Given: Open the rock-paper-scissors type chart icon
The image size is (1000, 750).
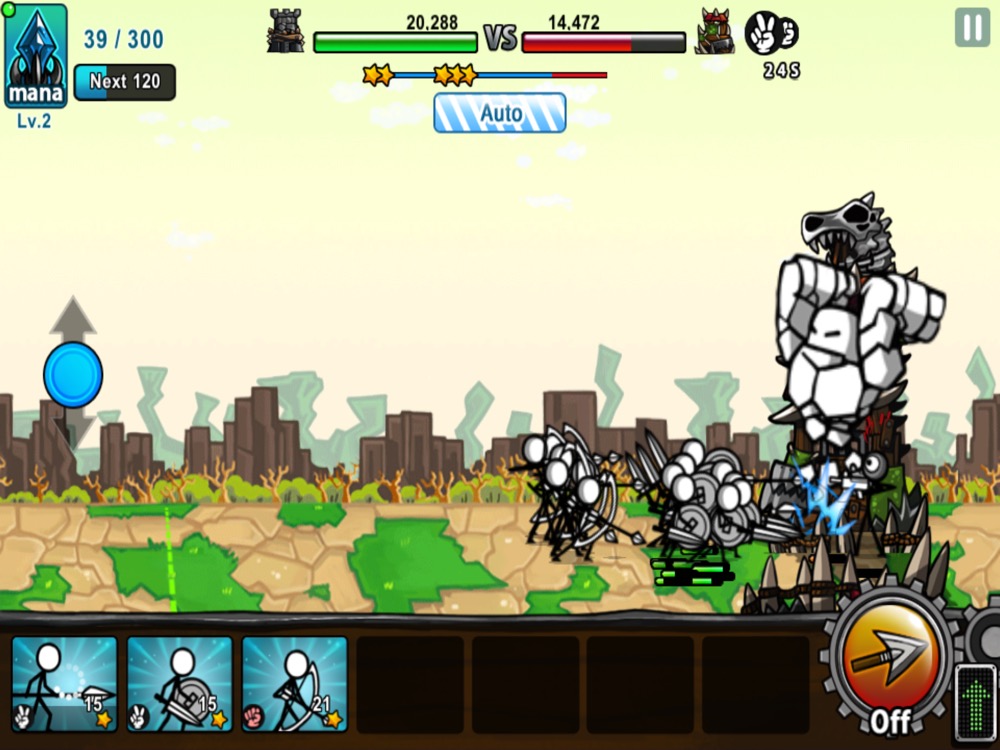Looking at the screenshot, I should [772, 33].
